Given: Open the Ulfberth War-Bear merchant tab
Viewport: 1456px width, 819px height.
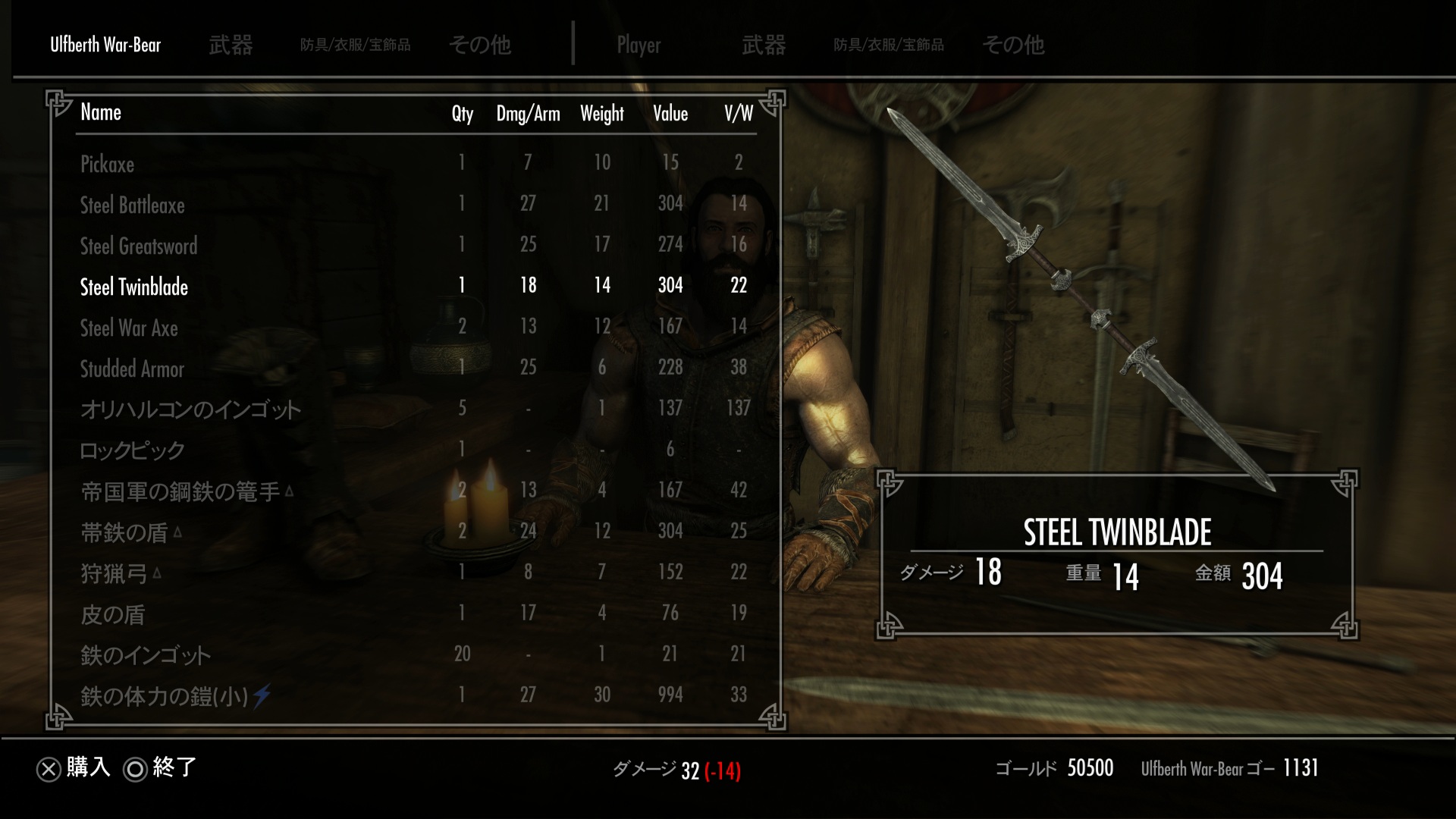Looking at the screenshot, I should pyautogui.click(x=105, y=45).
